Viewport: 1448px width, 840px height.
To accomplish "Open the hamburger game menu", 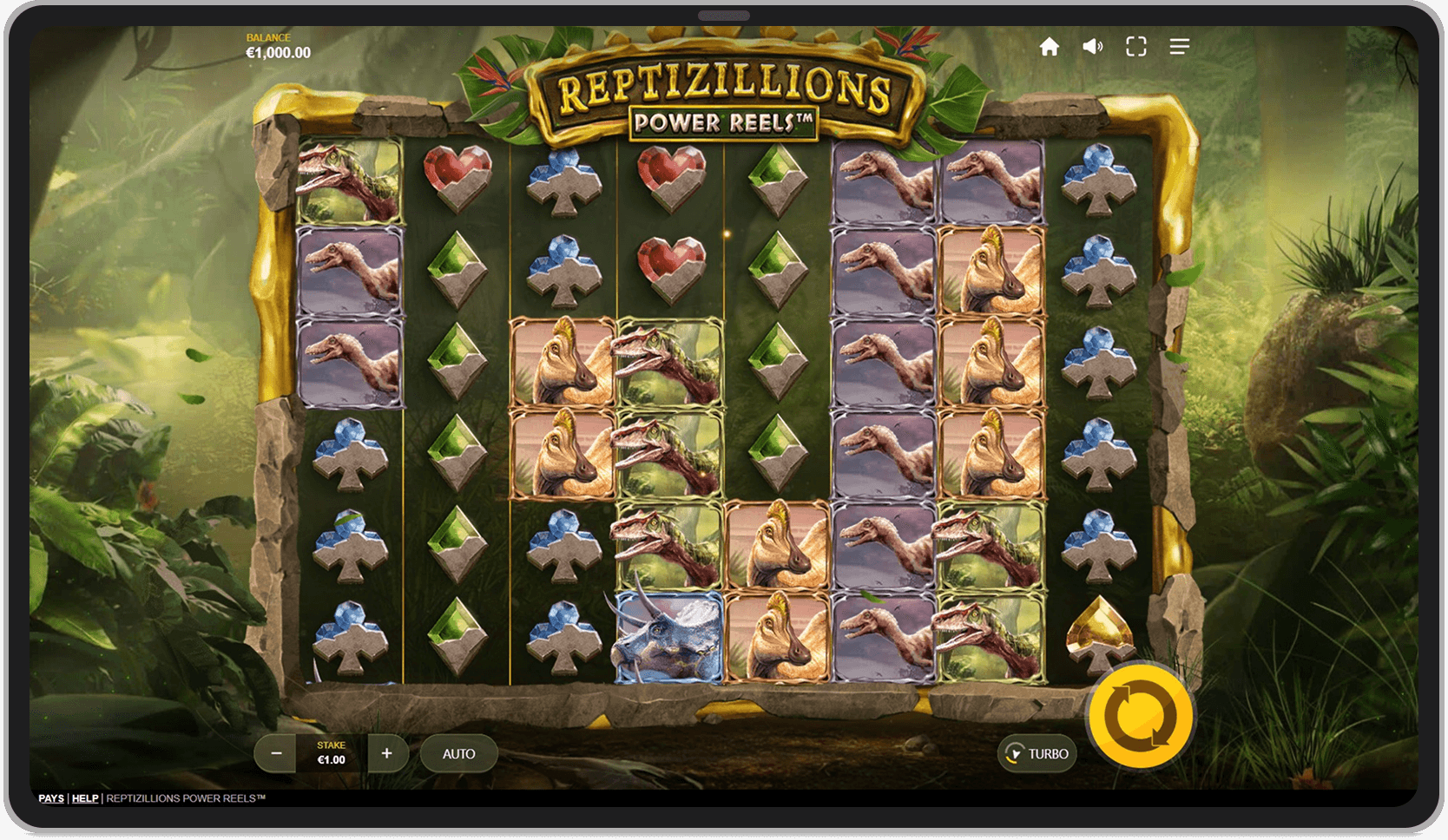I will [1180, 47].
